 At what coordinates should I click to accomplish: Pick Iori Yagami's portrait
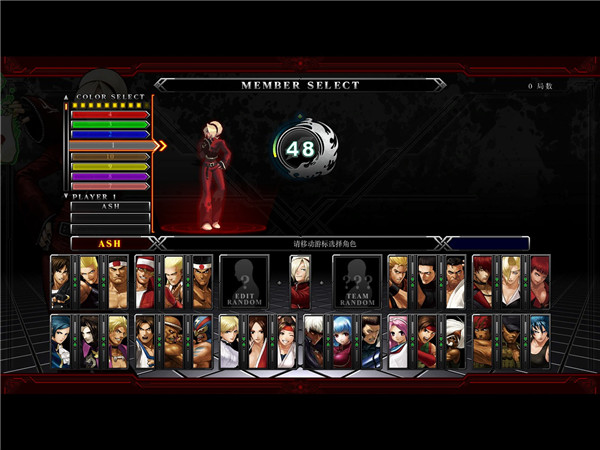point(483,281)
